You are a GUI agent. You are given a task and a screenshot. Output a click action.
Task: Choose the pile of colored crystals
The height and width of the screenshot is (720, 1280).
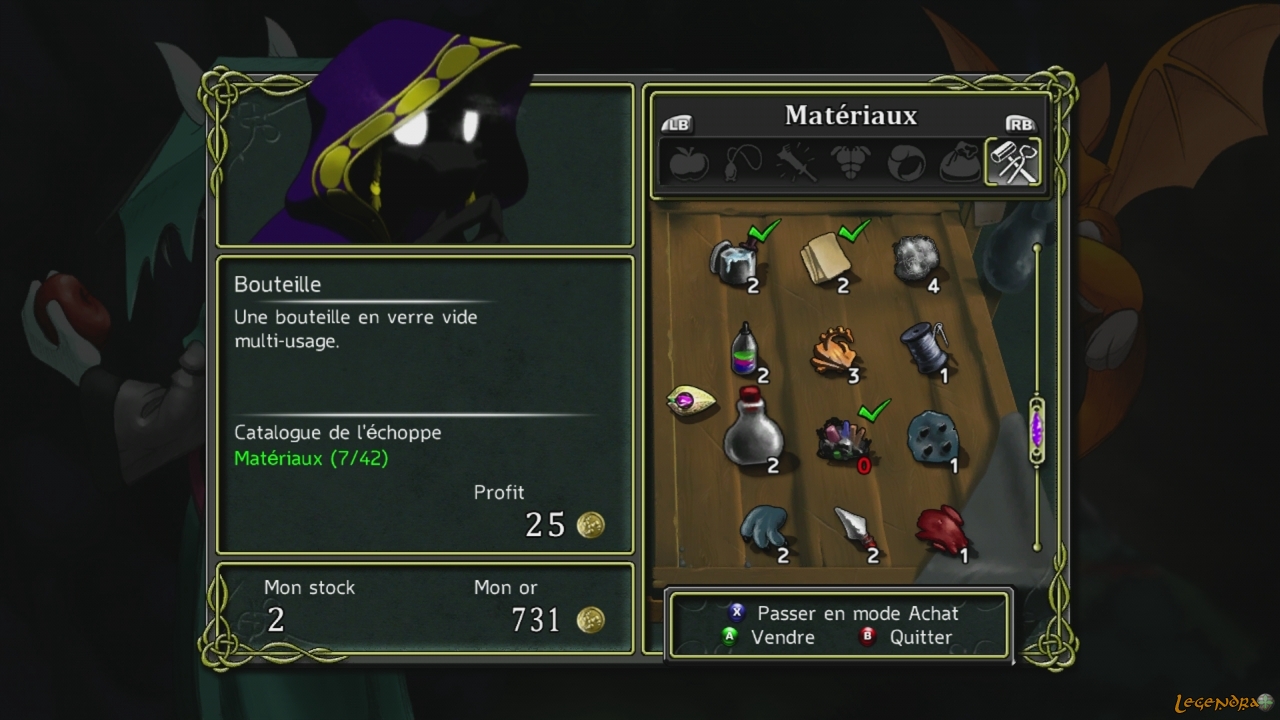(842, 439)
